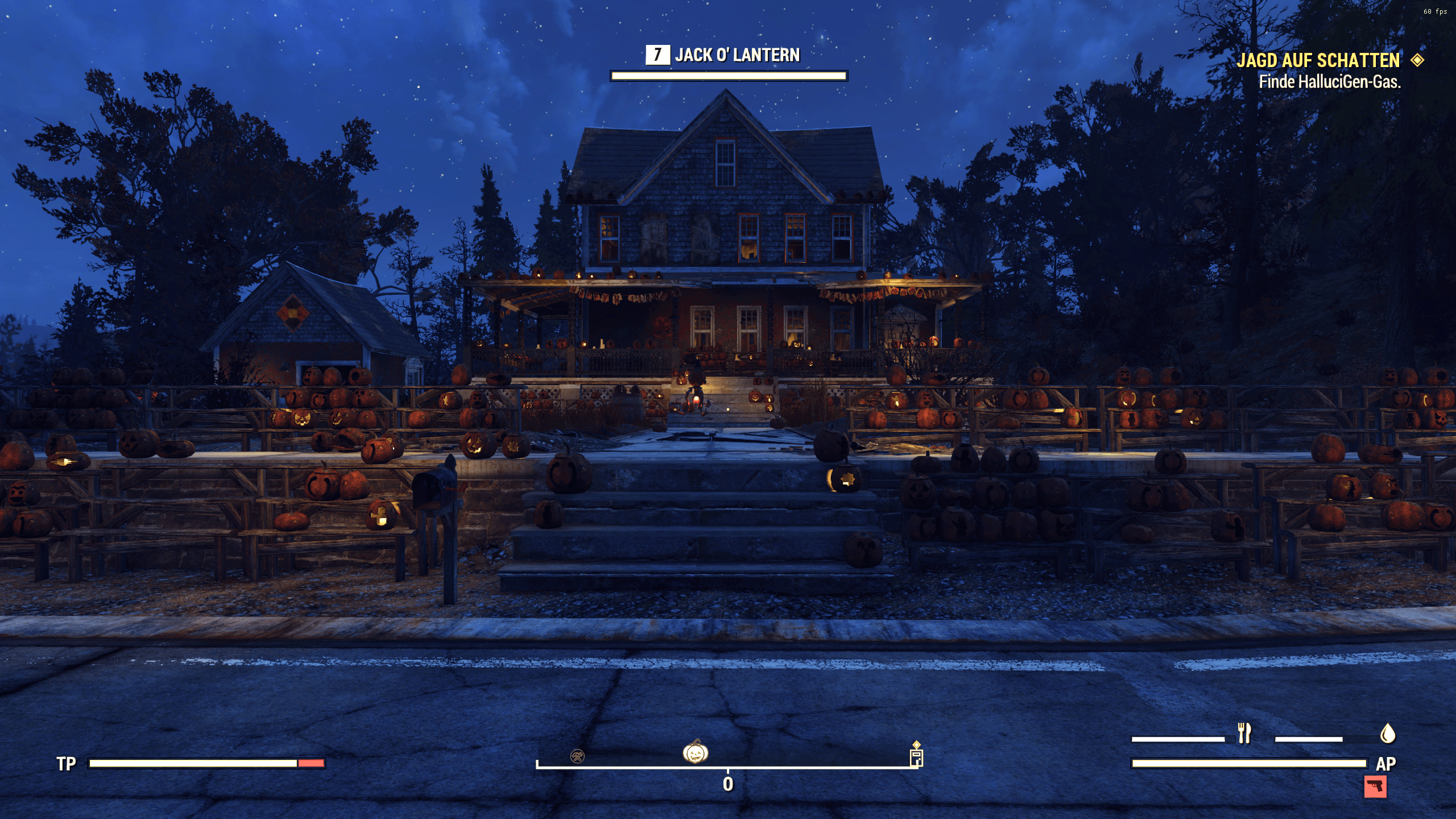Click the yellow diamond quest marker icon

pyautogui.click(x=1417, y=60)
